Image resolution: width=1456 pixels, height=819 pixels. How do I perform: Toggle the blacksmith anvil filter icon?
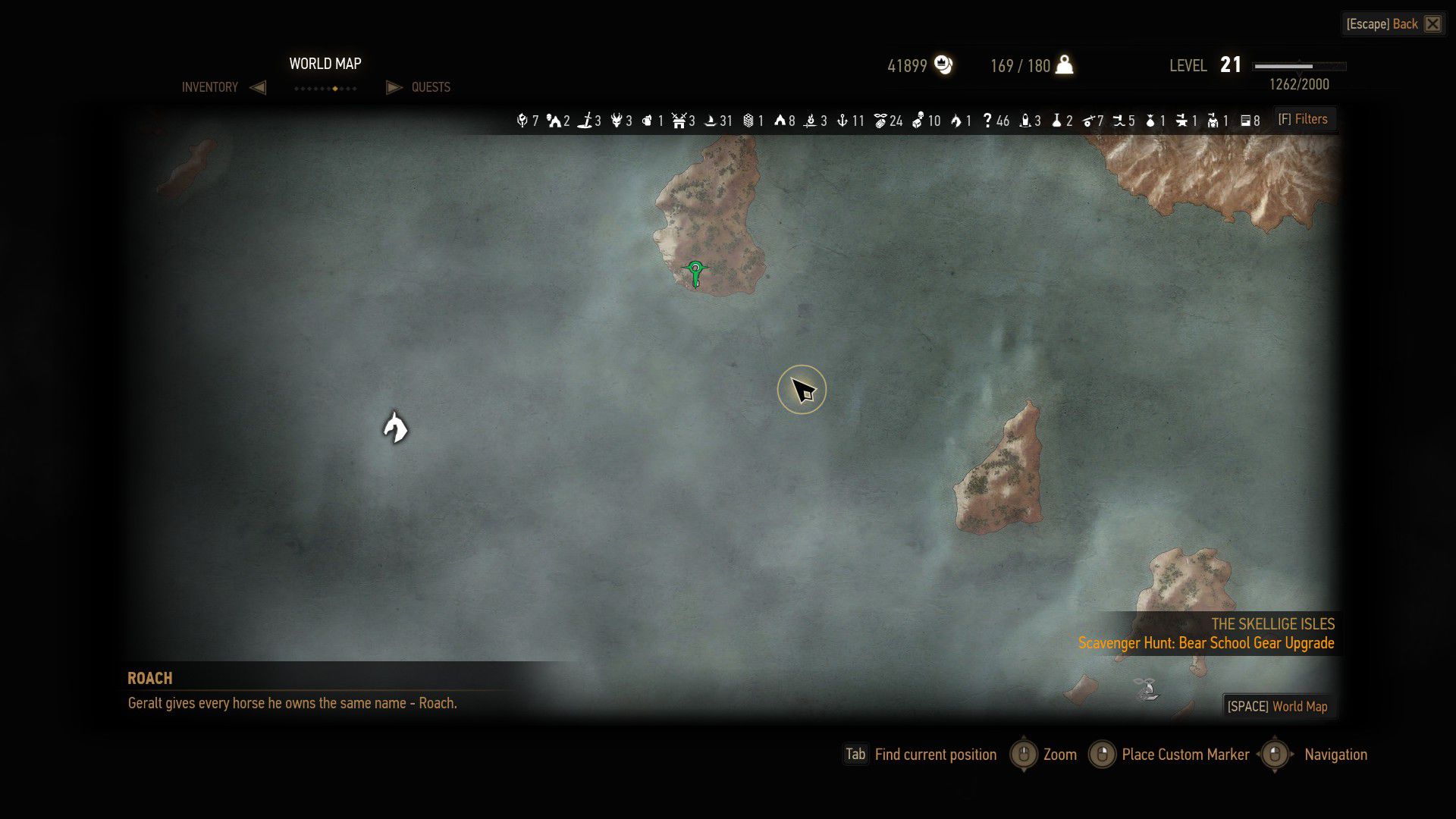(x=1181, y=121)
